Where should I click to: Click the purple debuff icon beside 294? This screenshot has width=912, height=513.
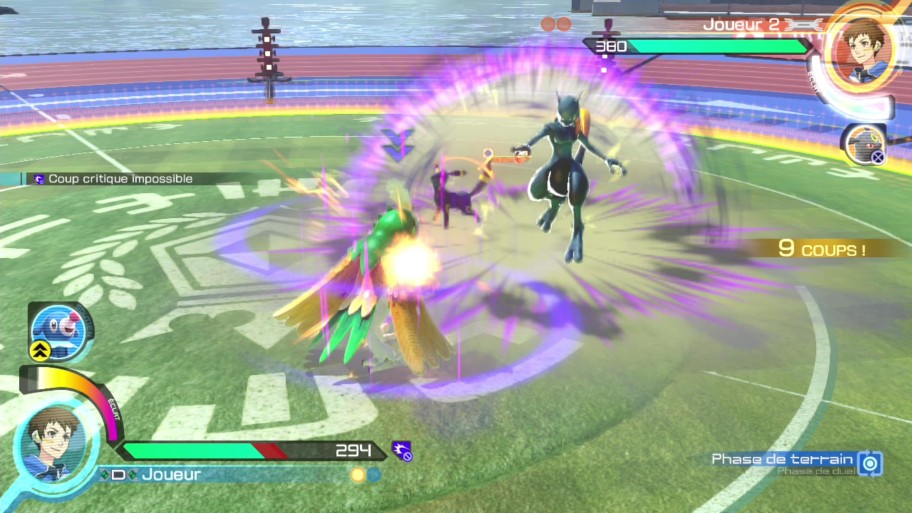point(402,451)
